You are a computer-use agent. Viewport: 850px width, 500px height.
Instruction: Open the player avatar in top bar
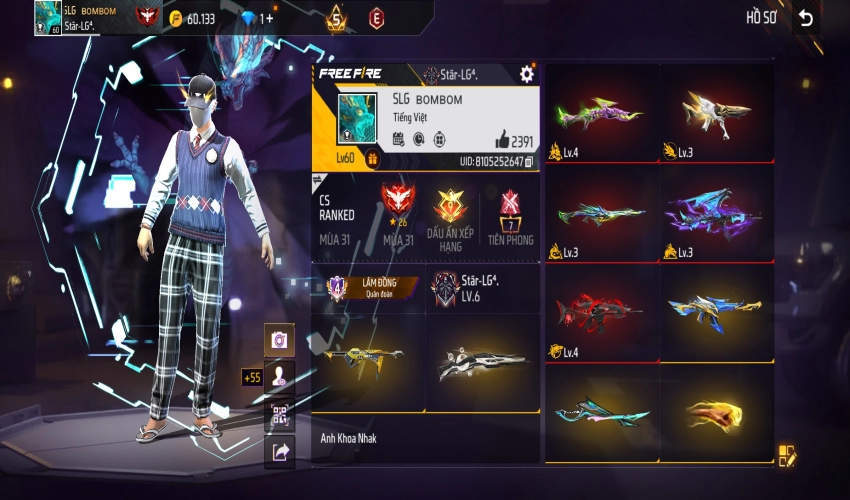click(47, 17)
